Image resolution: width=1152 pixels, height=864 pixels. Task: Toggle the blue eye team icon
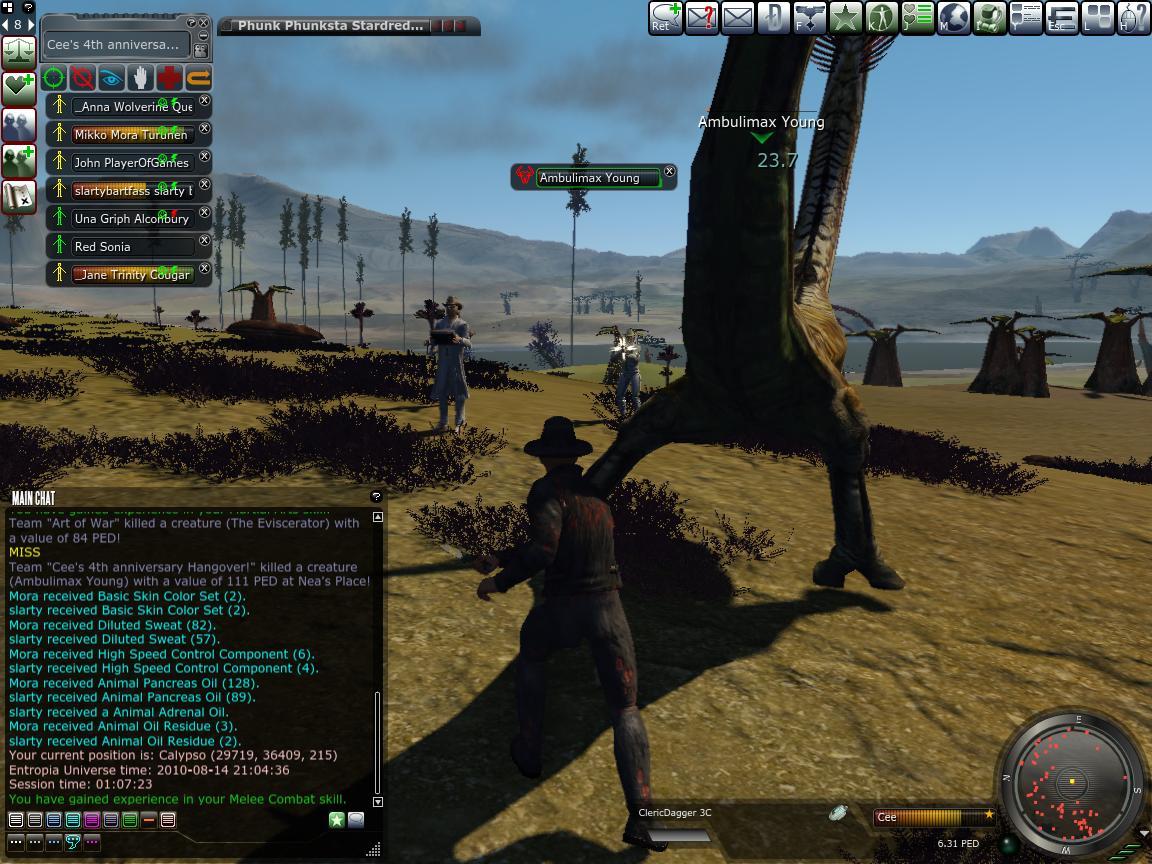click(x=111, y=77)
